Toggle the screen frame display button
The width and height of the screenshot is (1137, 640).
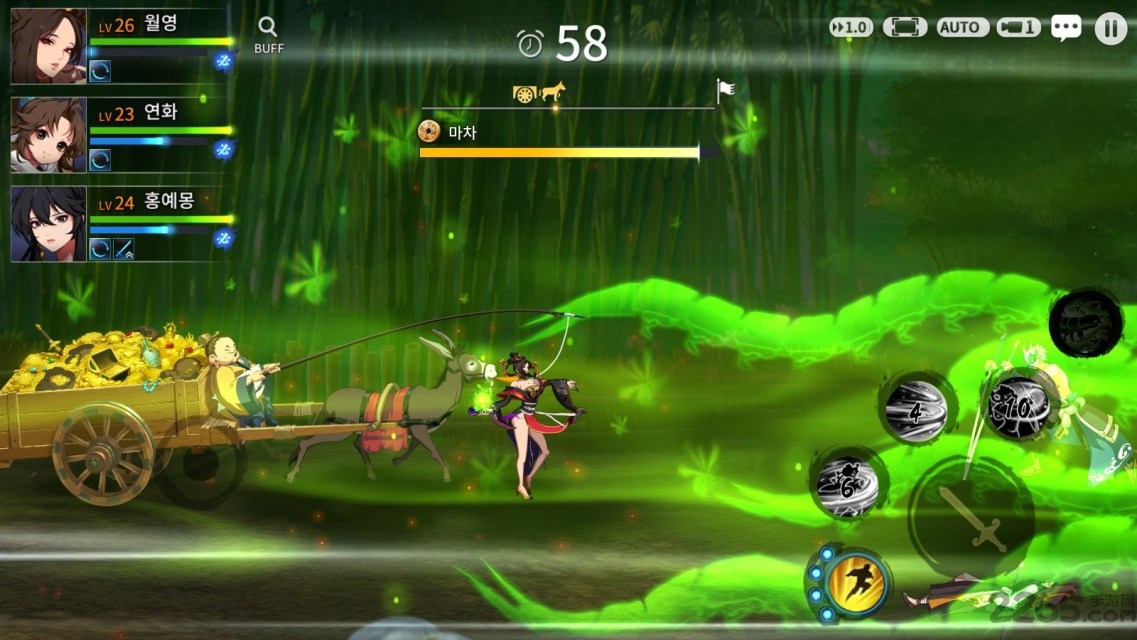(905, 28)
